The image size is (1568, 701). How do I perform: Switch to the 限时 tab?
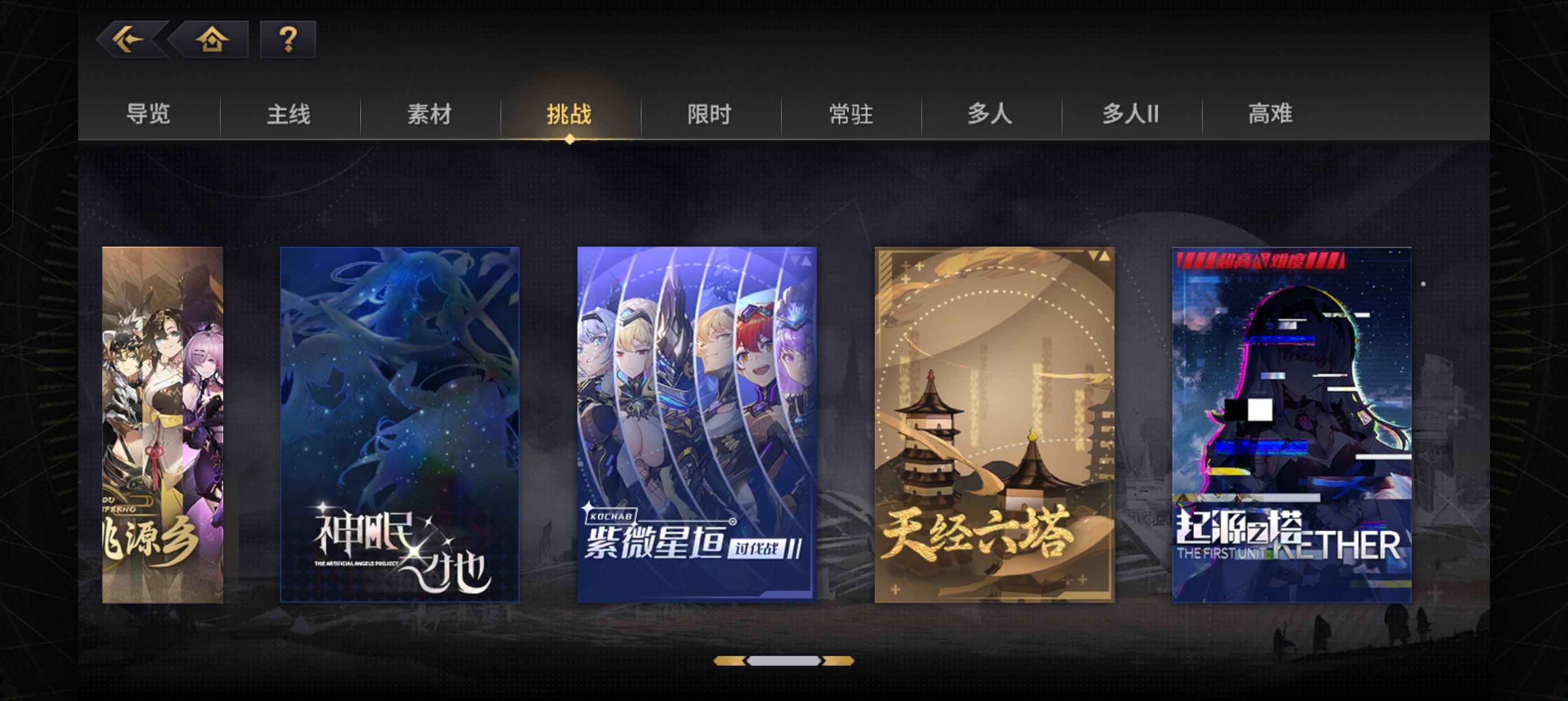click(709, 114)
